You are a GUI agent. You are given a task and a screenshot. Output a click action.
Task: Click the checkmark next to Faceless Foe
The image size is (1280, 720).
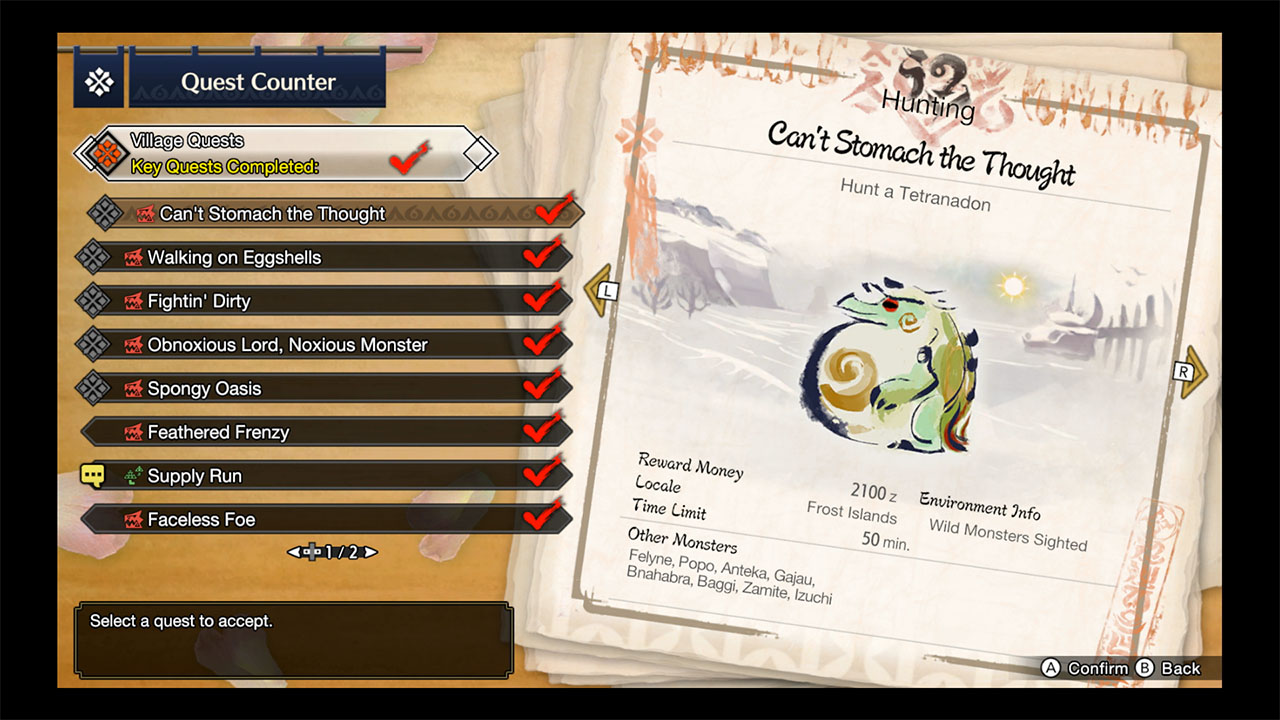click(540, 519)
